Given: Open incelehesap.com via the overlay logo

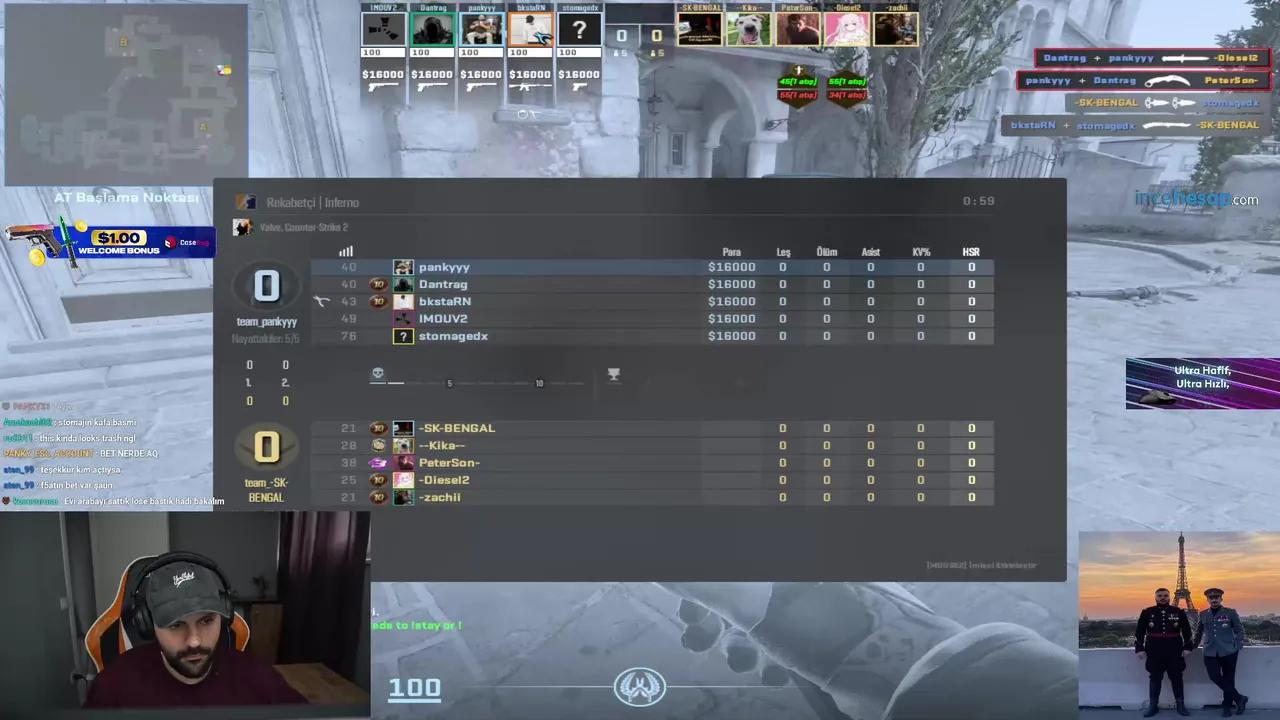Looking at the screenshot, I should (1197, 199).
